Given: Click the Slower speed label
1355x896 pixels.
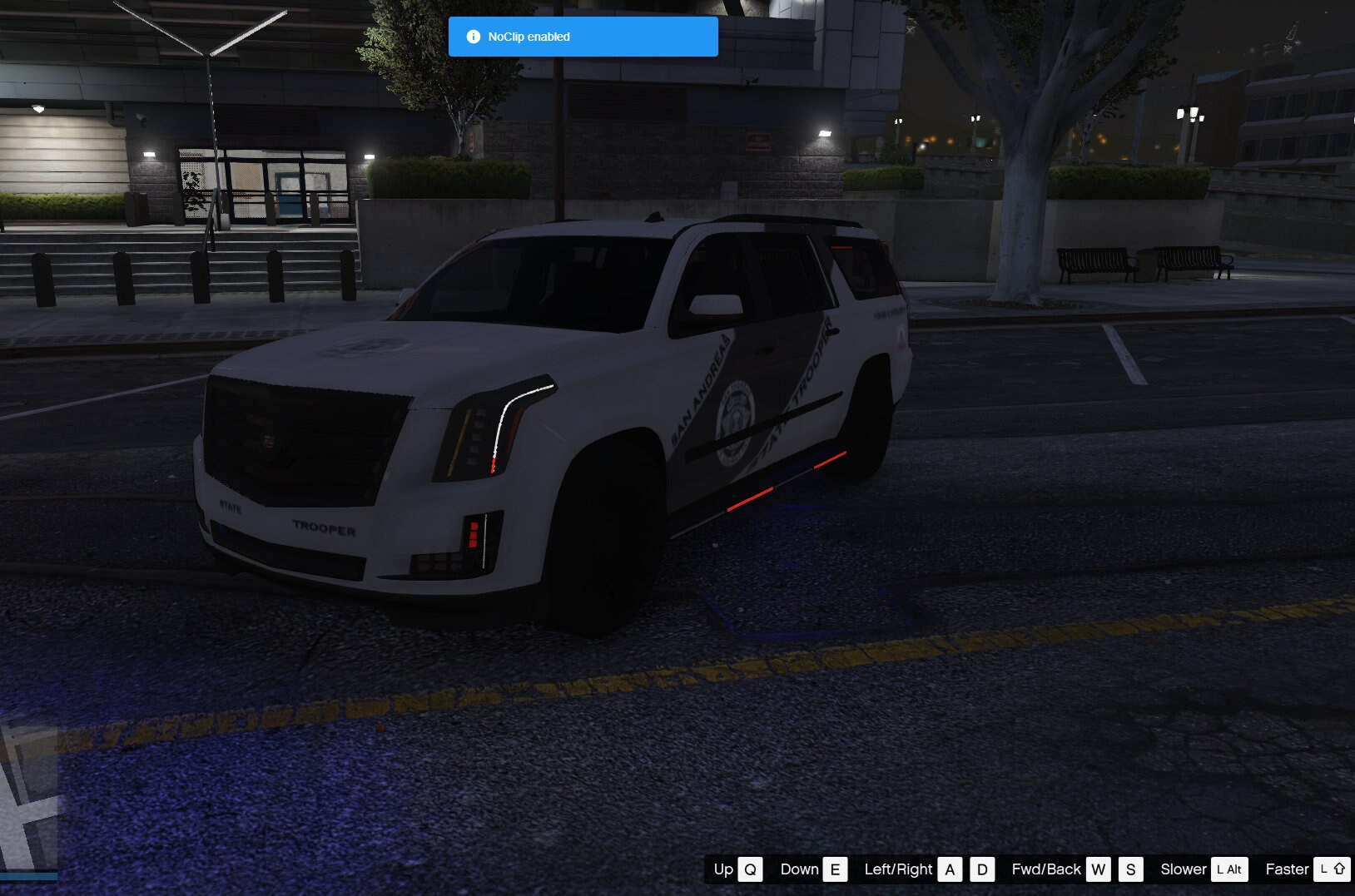Looking at the screenshot, I should pyautogui.click(x=1184, y=869).
